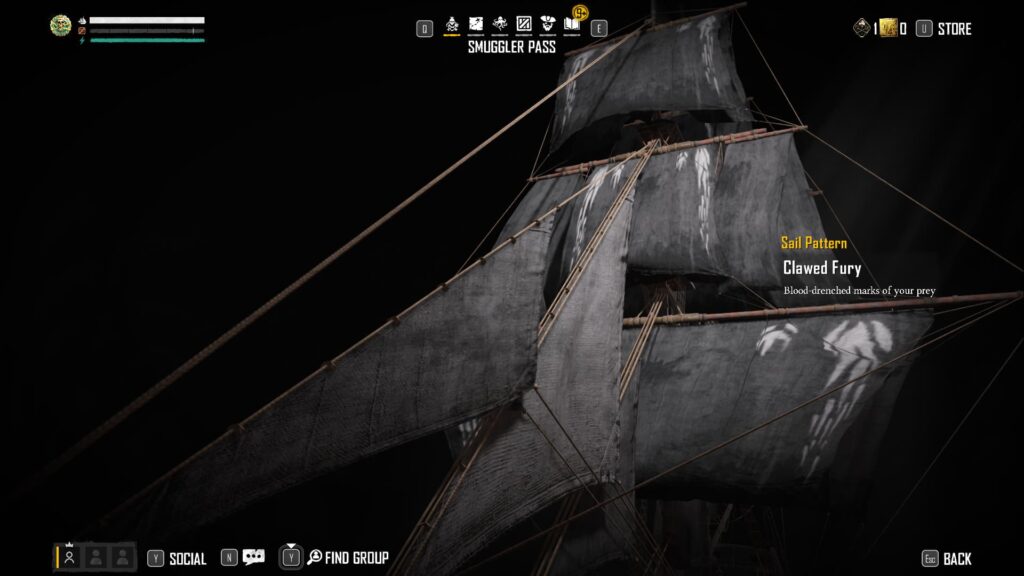This screenshot has height=576, width=1024.
Task: Select the Smuggler Pass skull tab
Action: coord(451,23)
